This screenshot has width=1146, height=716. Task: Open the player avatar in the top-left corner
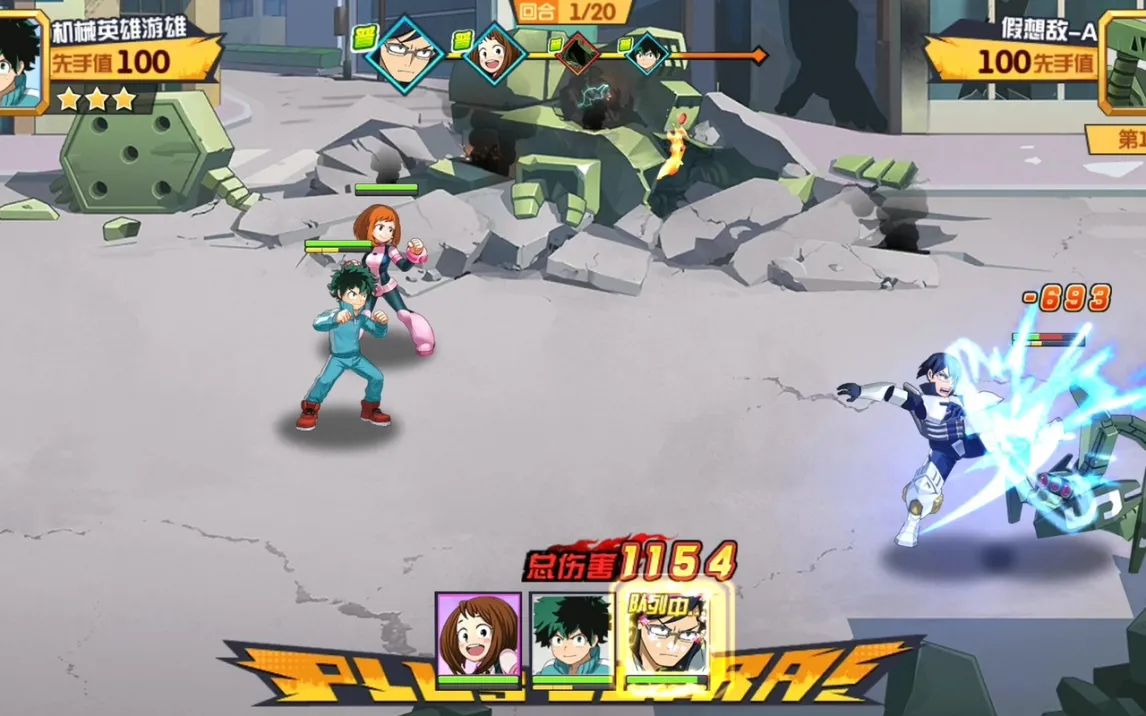click(19, 59)
